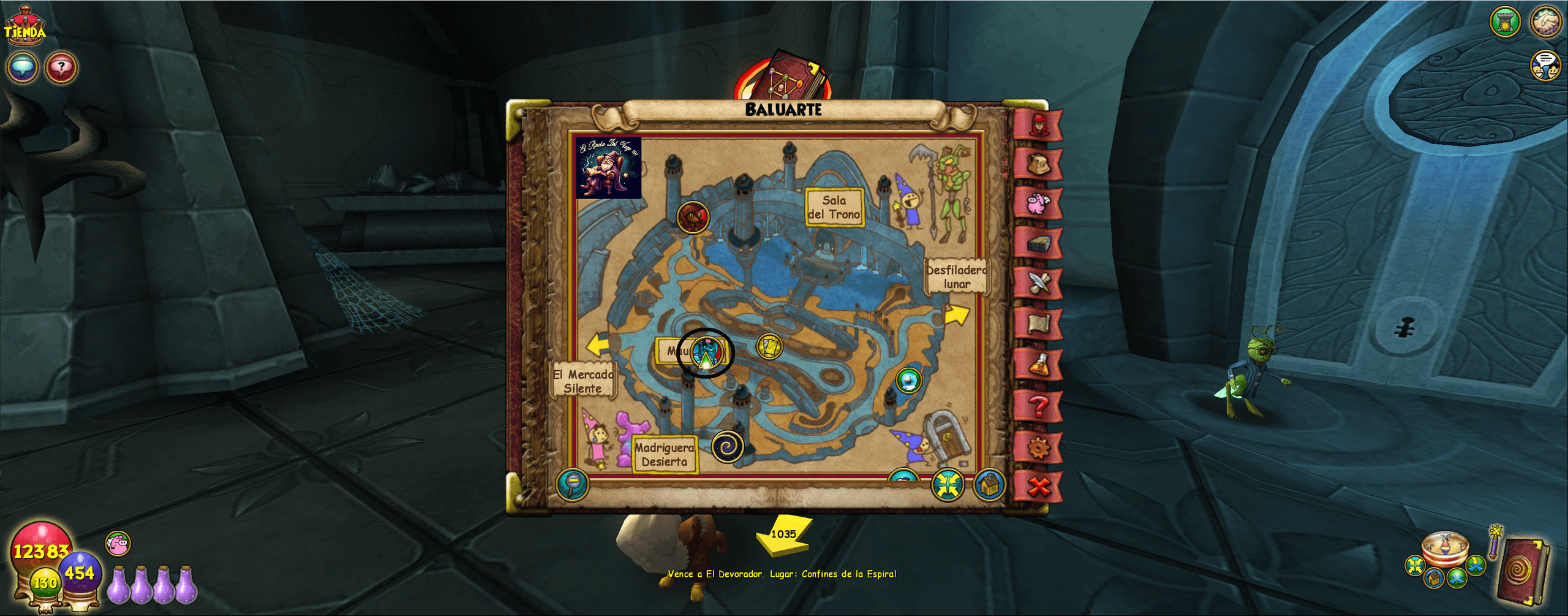Click the green castle tower icon

1505,22
